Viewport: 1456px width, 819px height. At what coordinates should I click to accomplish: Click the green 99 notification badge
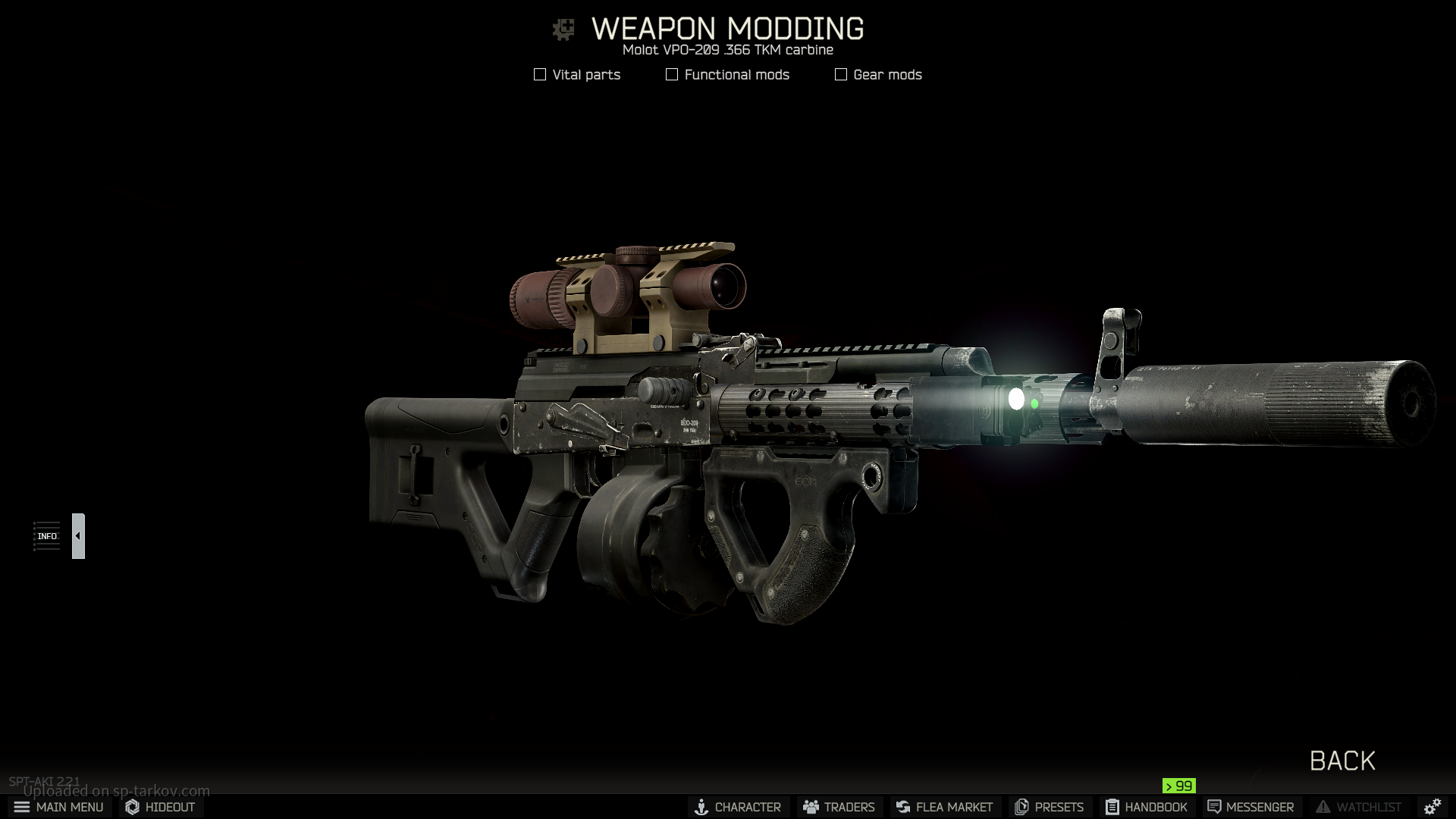point(1179,786)
